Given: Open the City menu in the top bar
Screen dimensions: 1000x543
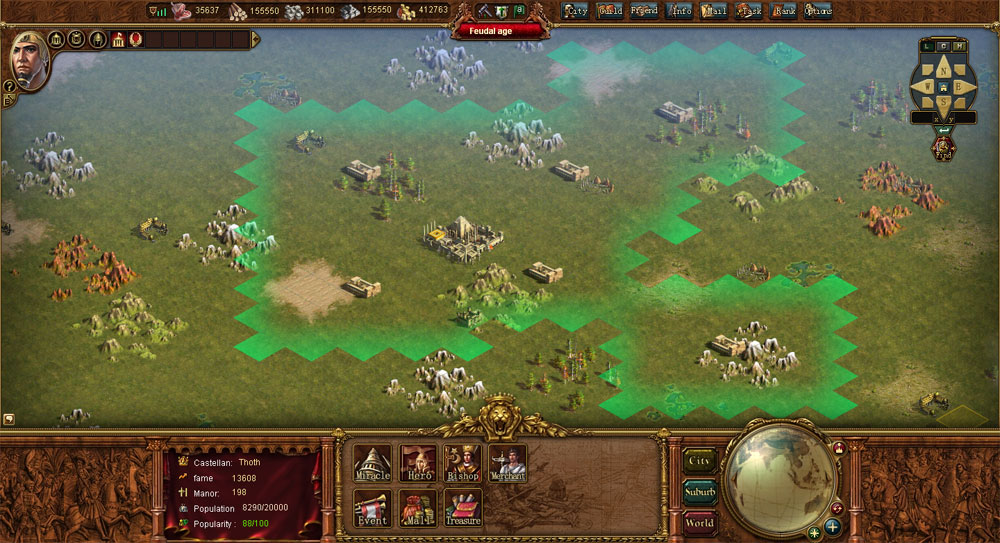Looking at the screenshot, I should click(x=575, y=11).
